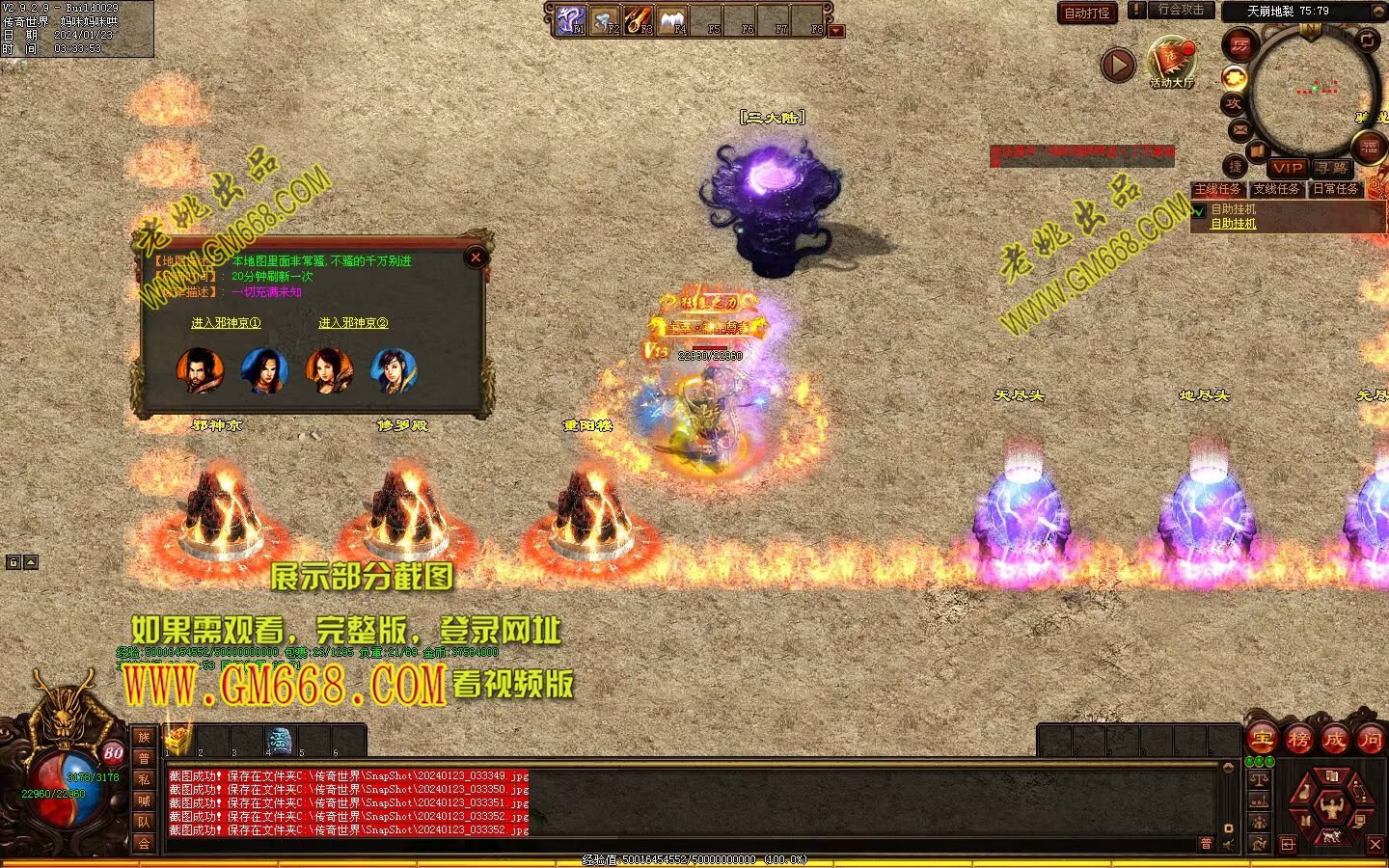Switch to 日常任务 daily quest tab
The image size is (1389, 868).
pos(1336,190)
